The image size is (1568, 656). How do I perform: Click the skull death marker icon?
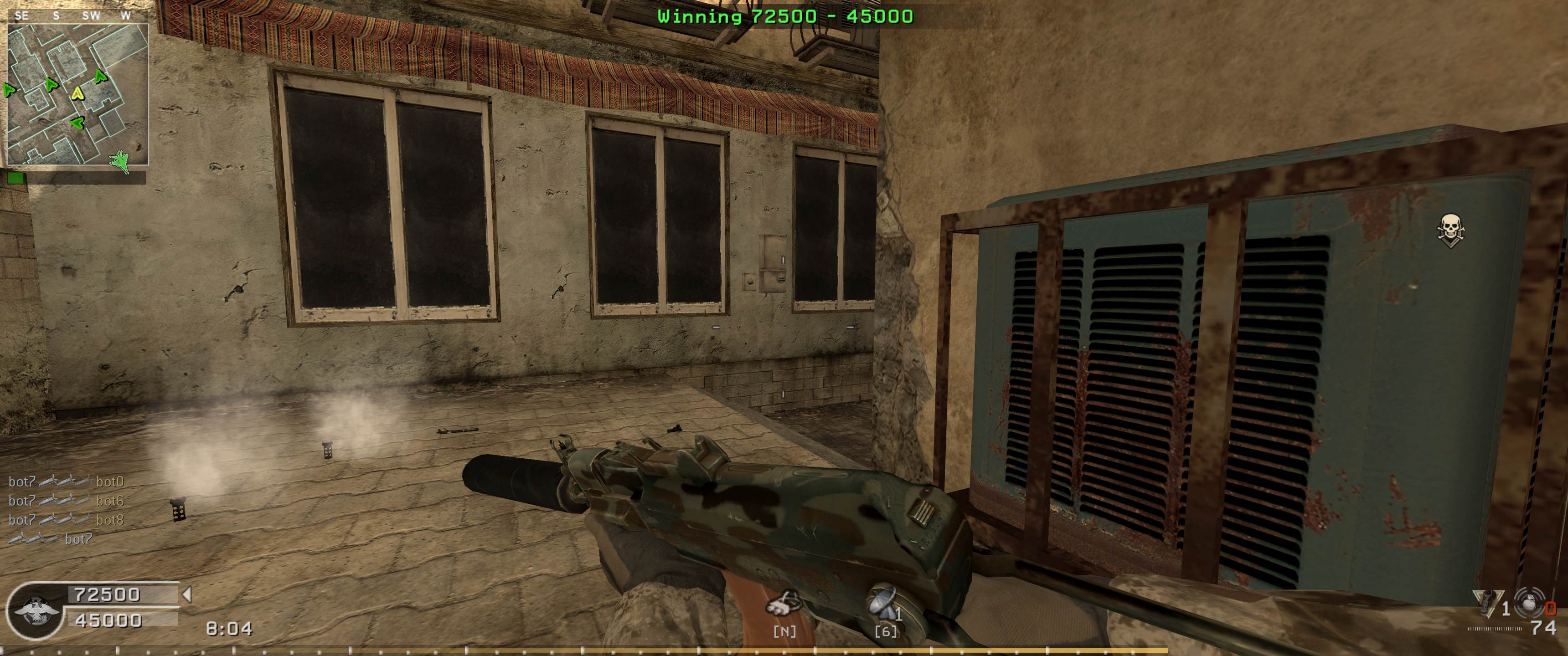pyautogui.click(x=1450, y=230)
